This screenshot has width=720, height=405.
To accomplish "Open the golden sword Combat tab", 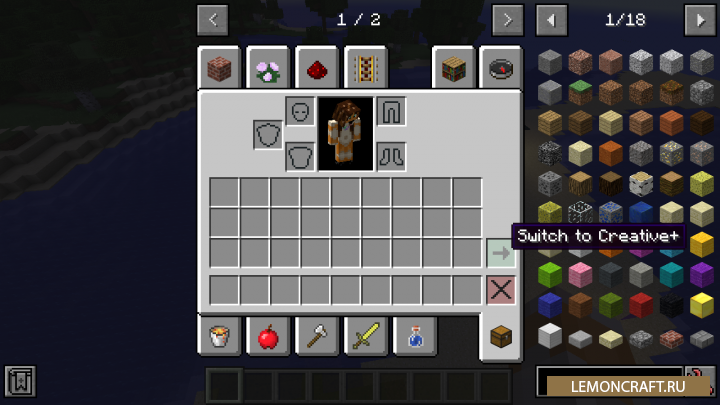I will tap(365, 337).
